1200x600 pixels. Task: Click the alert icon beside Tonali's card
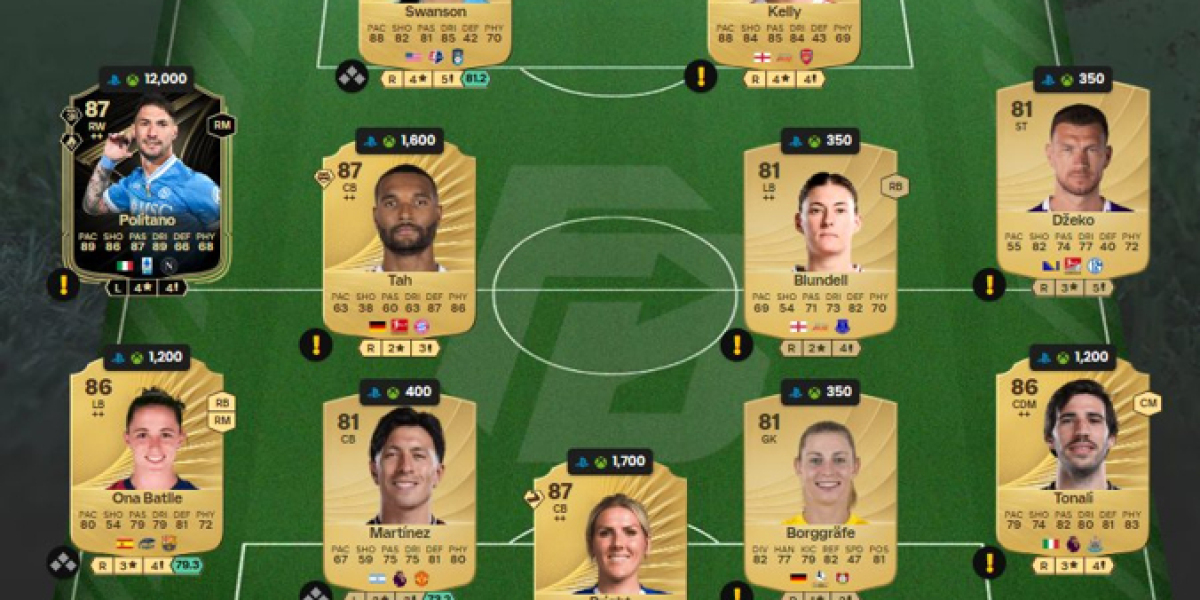click(989, 563)
